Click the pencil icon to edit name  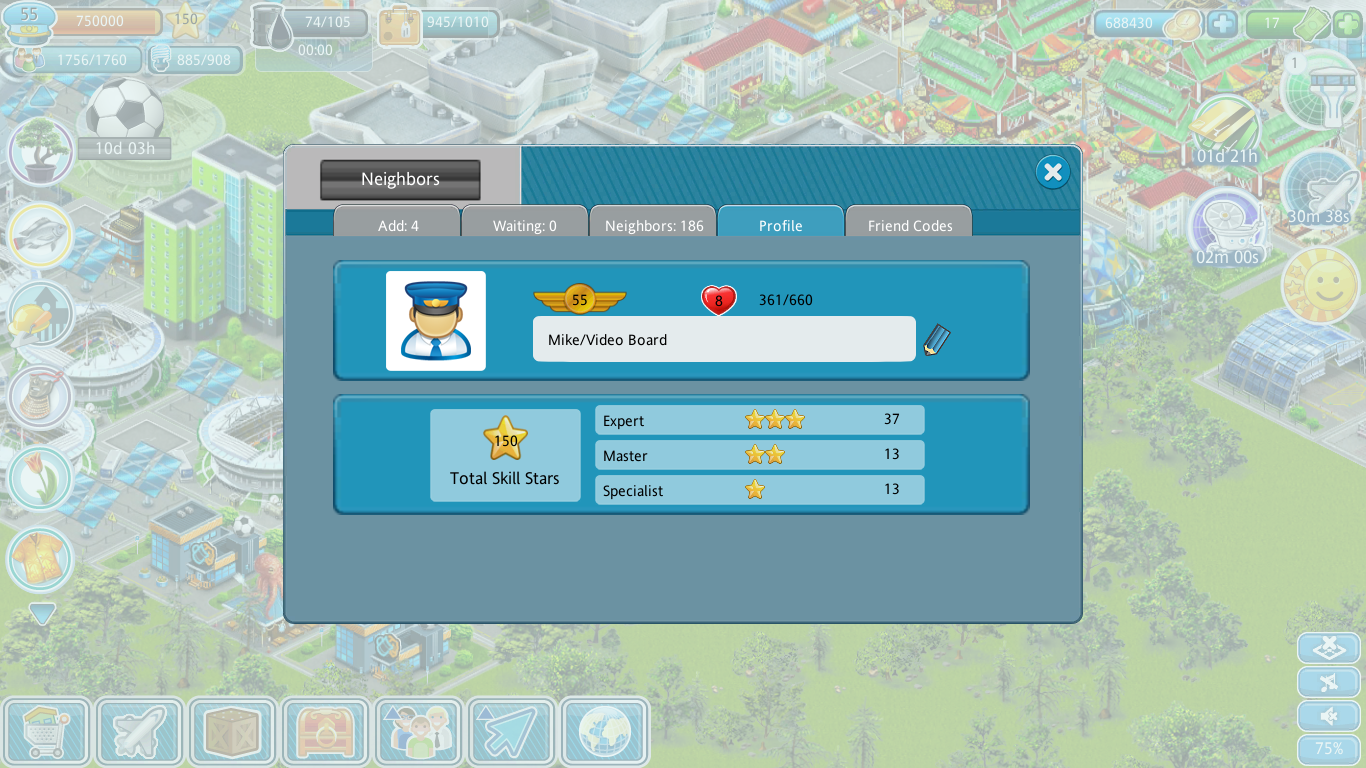coord(936,340)
